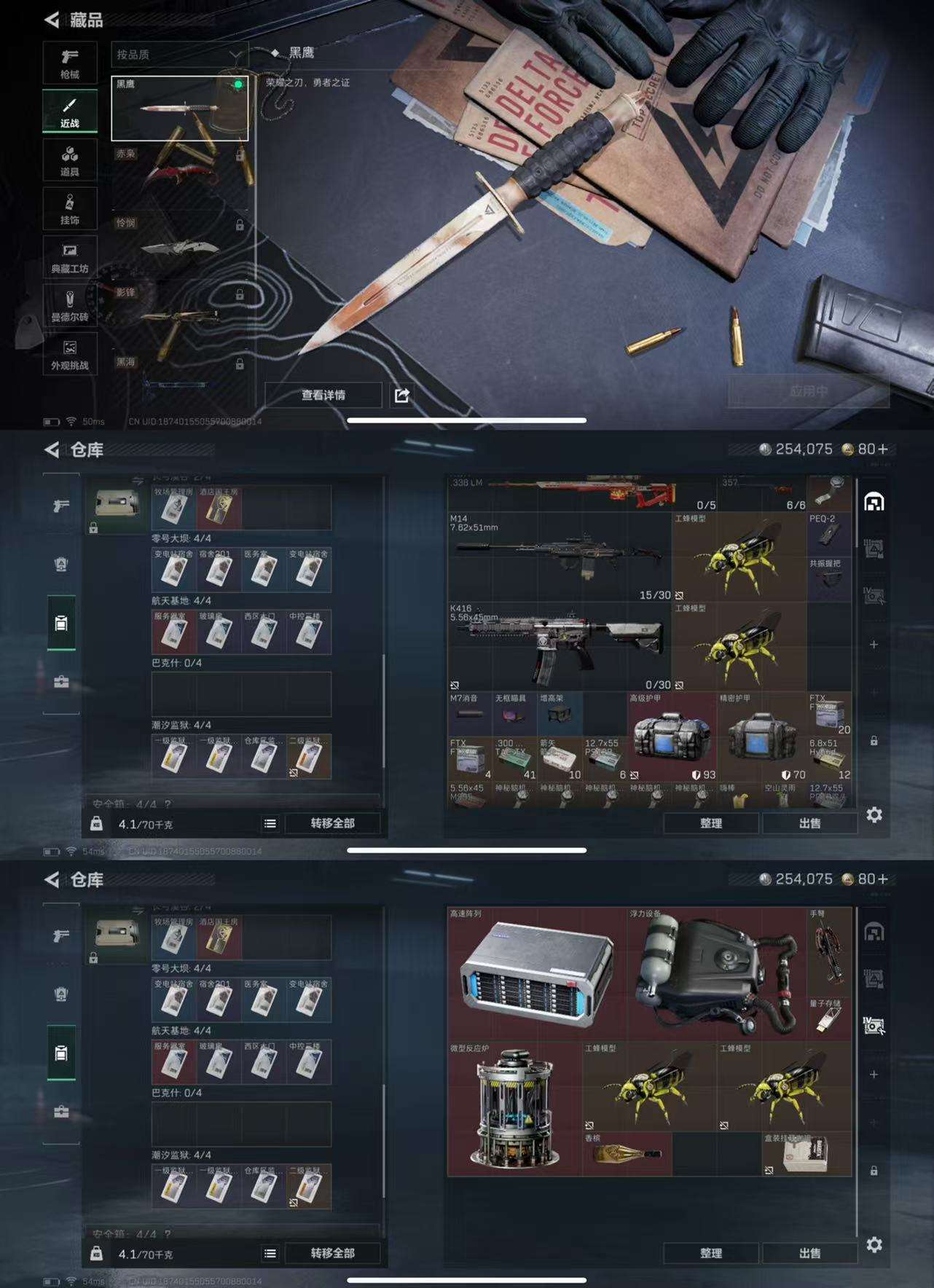The image size is (934, 1288).
Task: Open the 典藏工坊 workshop icon
Action: click(x=69, y=259)
